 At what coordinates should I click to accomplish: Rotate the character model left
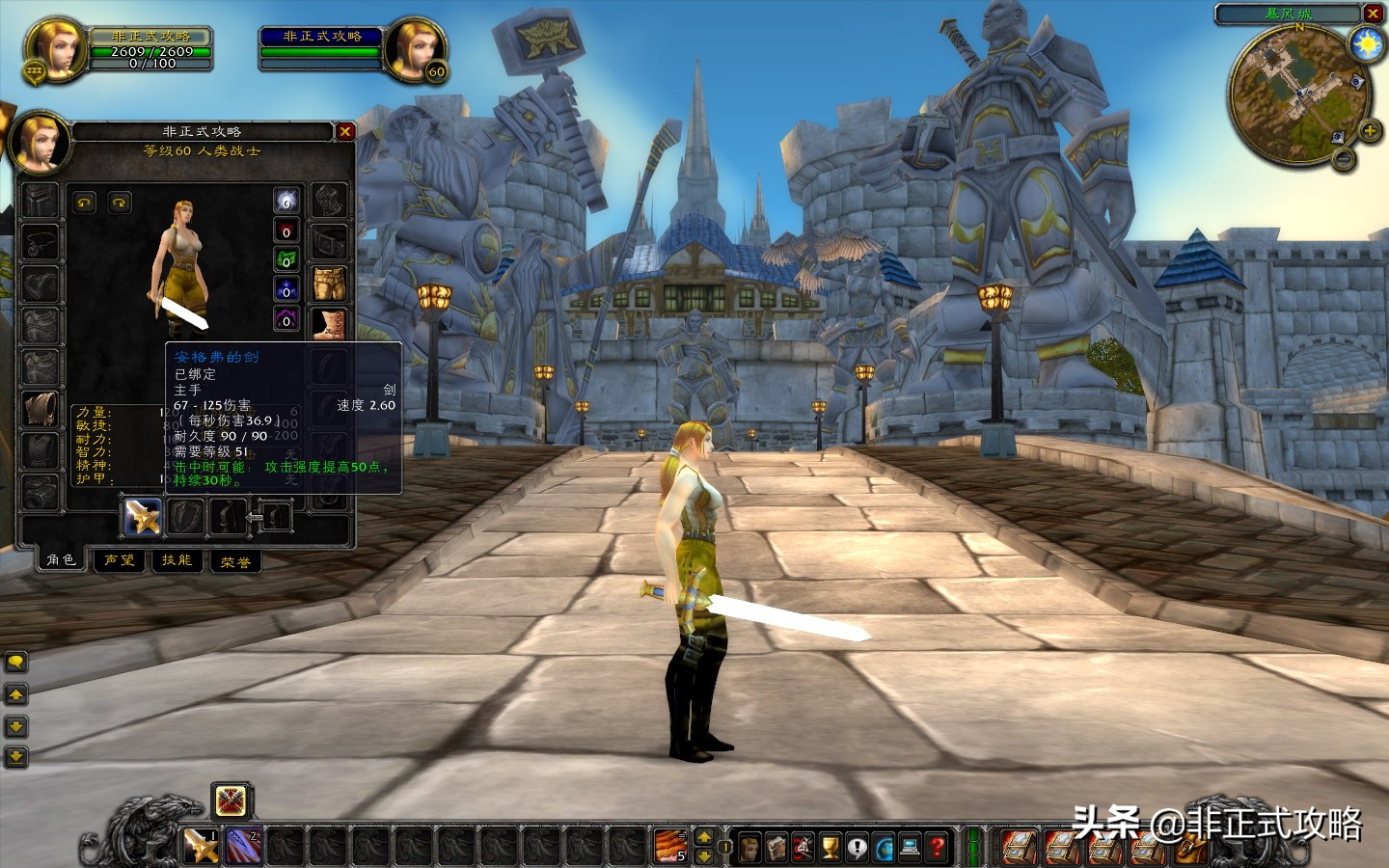[x=85, y=203]
